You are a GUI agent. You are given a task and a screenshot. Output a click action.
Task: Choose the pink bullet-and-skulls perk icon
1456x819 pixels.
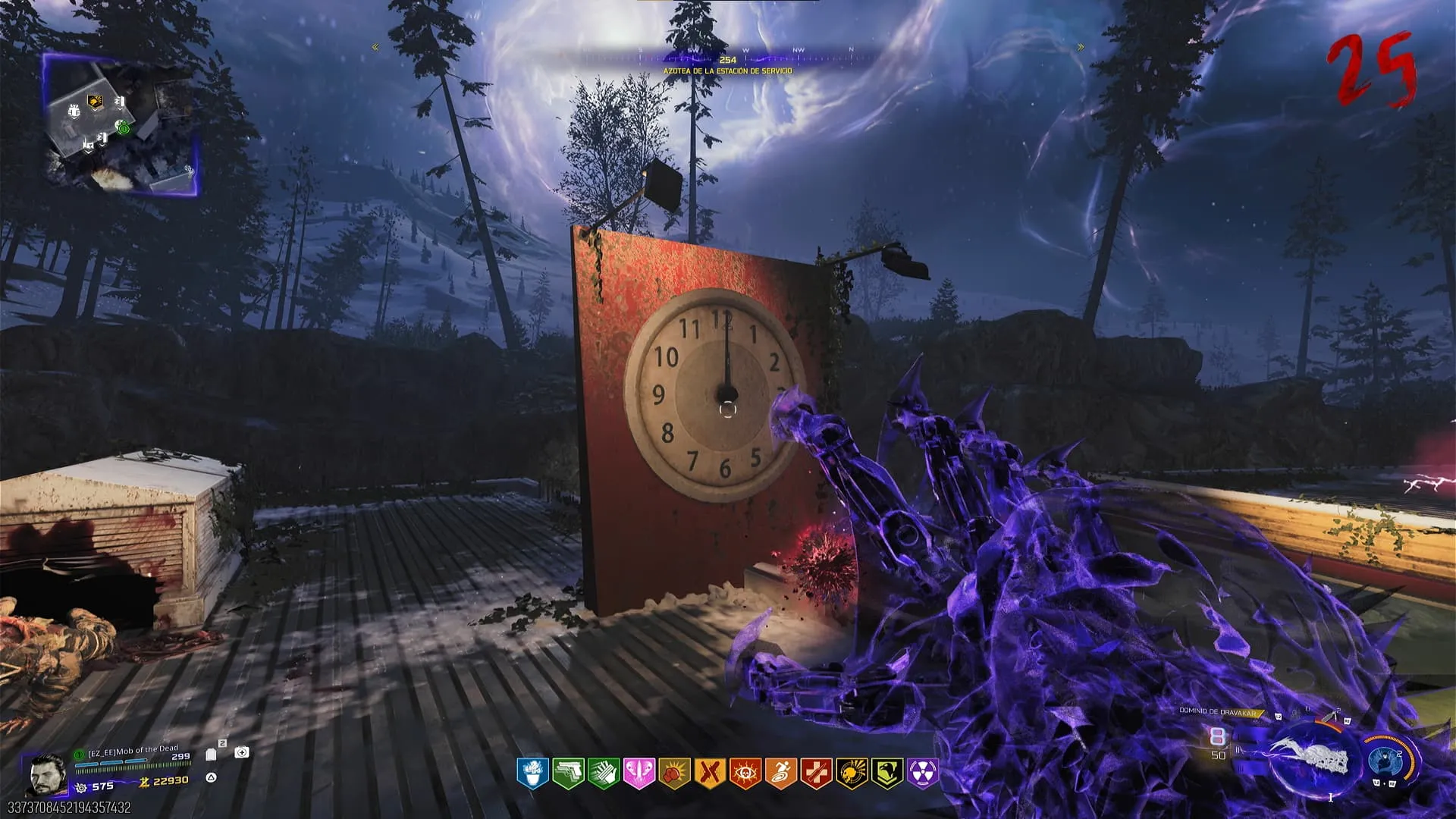click(x=638, y=773)
